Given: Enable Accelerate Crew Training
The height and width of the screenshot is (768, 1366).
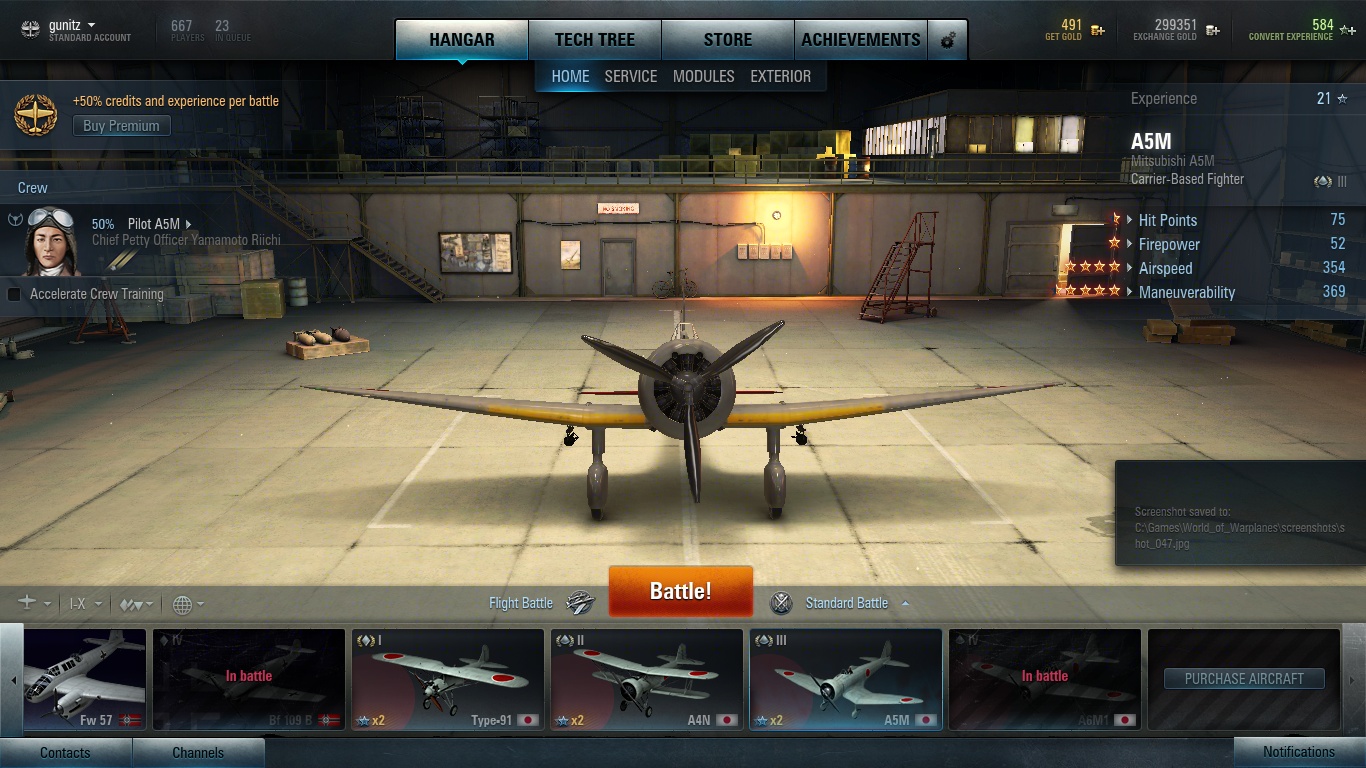Looking at the screenshot, I should click(13, 294).
